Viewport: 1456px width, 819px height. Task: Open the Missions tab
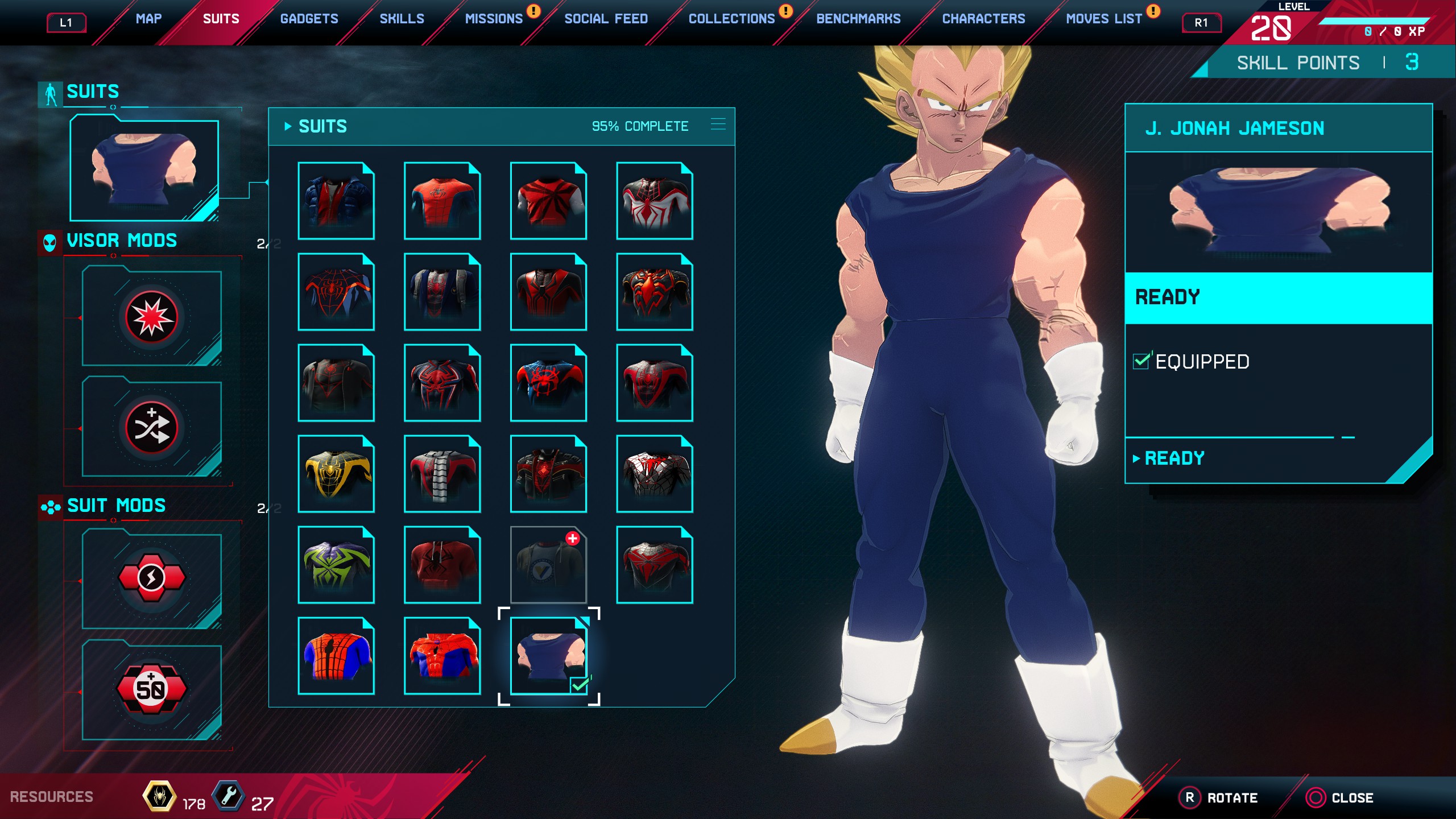494,19
